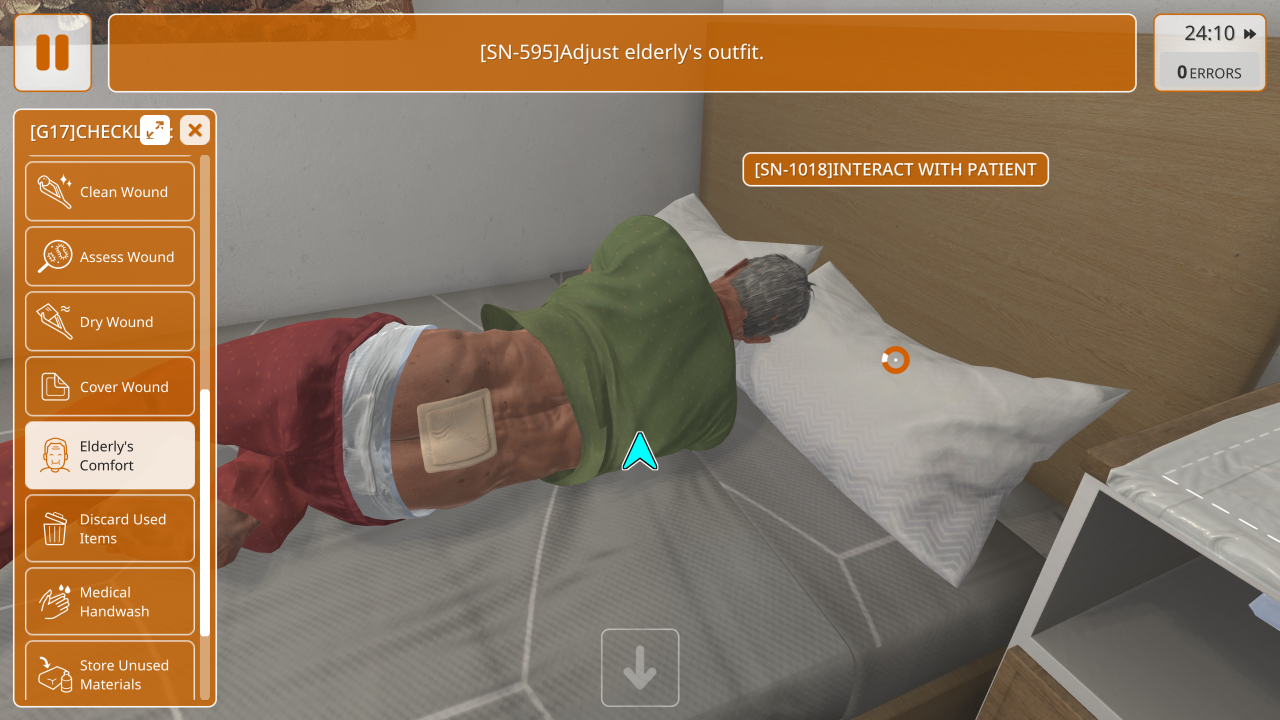Choose the Dry Wound step
This screenshot has width=1280, height=720.
[110, 322]
